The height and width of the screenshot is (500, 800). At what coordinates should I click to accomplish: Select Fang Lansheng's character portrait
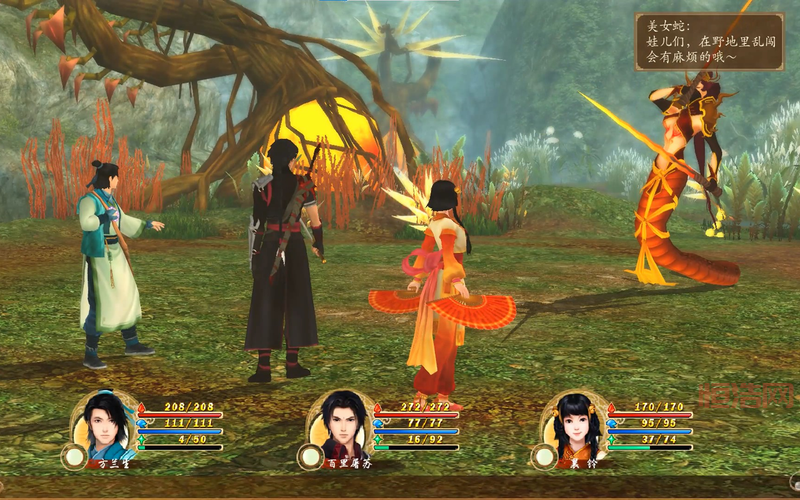(106, 425)
